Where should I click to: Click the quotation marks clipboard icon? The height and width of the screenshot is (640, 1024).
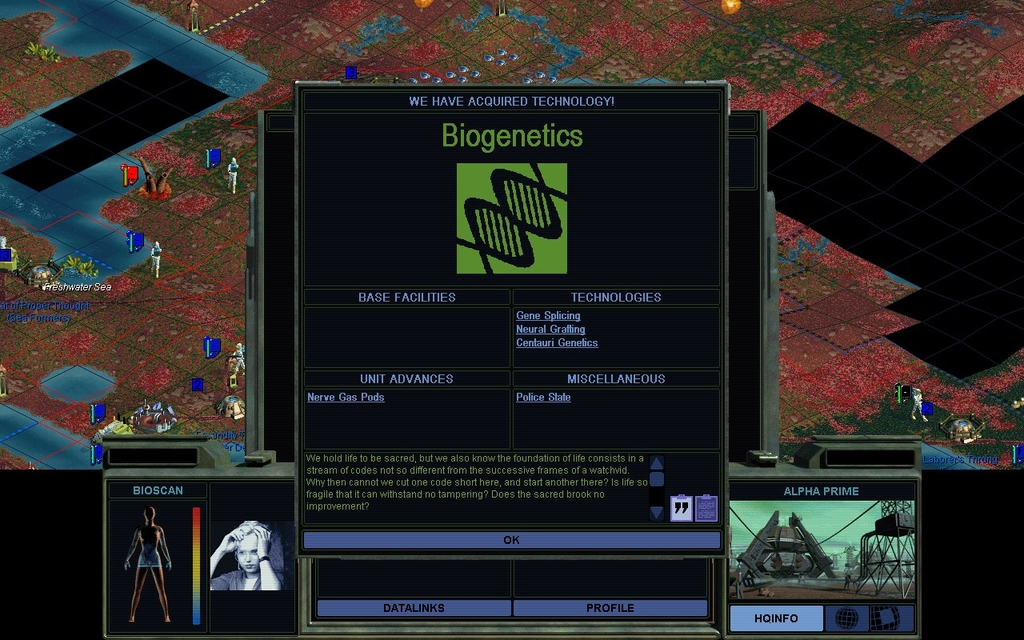point(681,508)
